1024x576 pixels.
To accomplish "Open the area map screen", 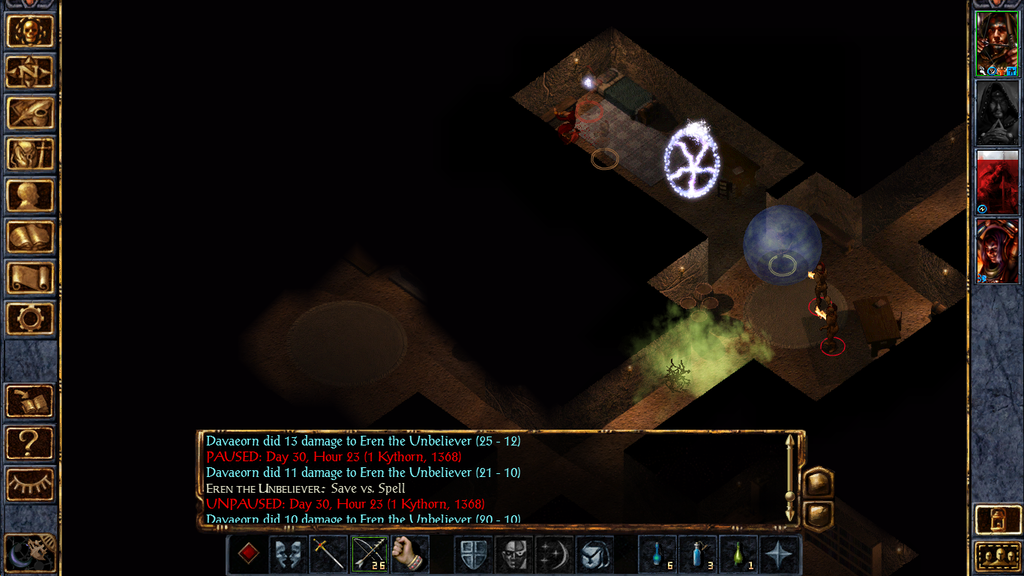I will [x=30, y=72].
